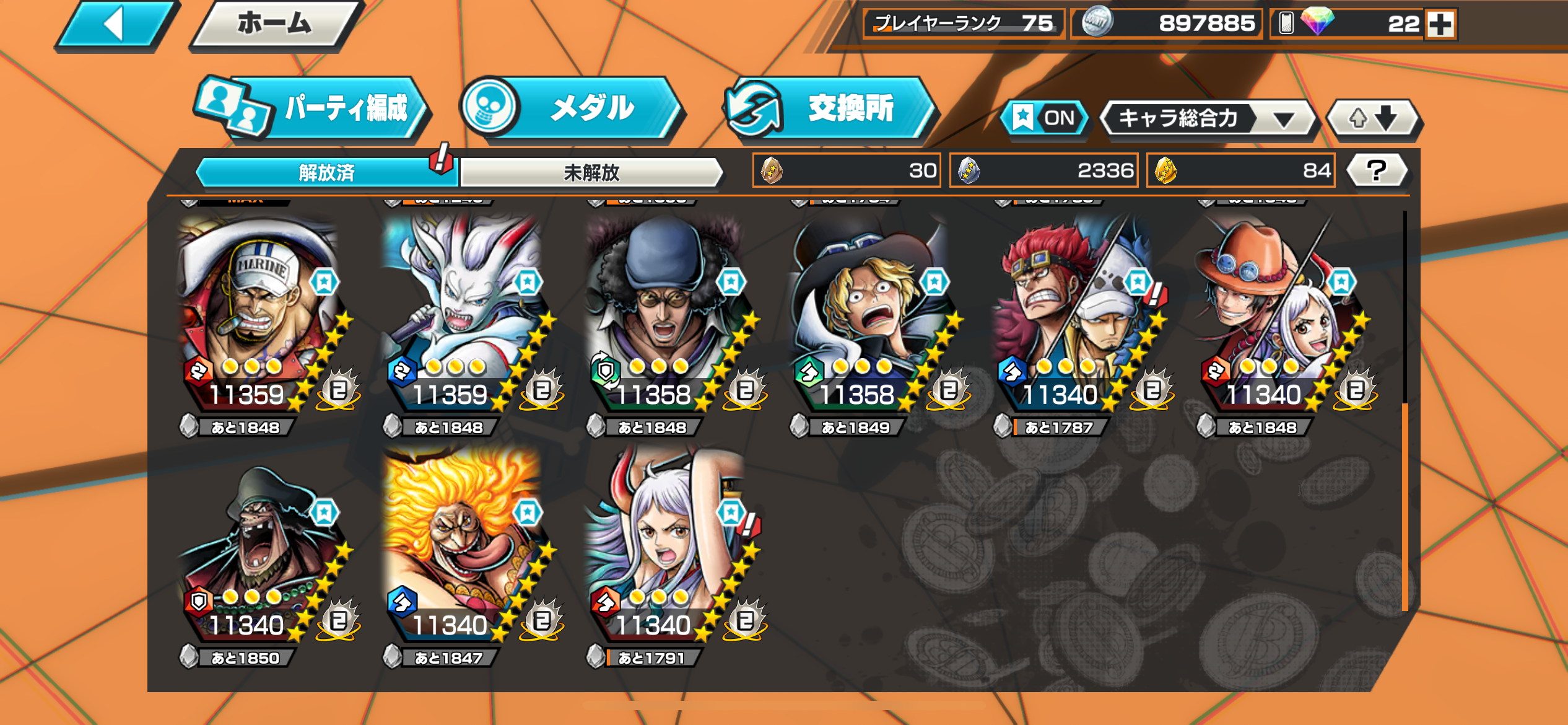Add rainbow diamonds with plus button
The height and width of the screenshot is (725, 1568).
click(1440, 25)
